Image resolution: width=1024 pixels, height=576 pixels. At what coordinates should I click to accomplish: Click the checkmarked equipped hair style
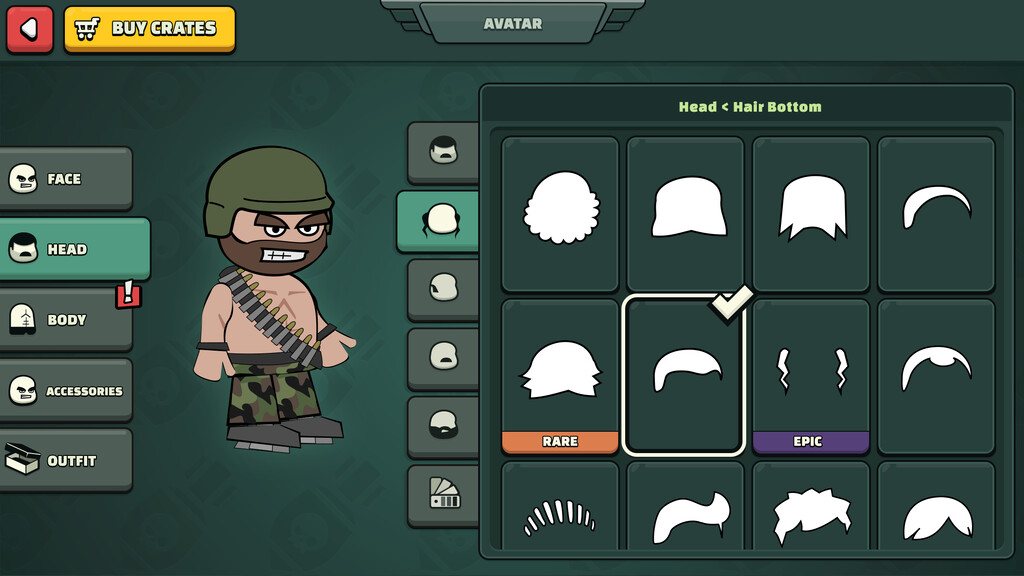tap(685, 375)
